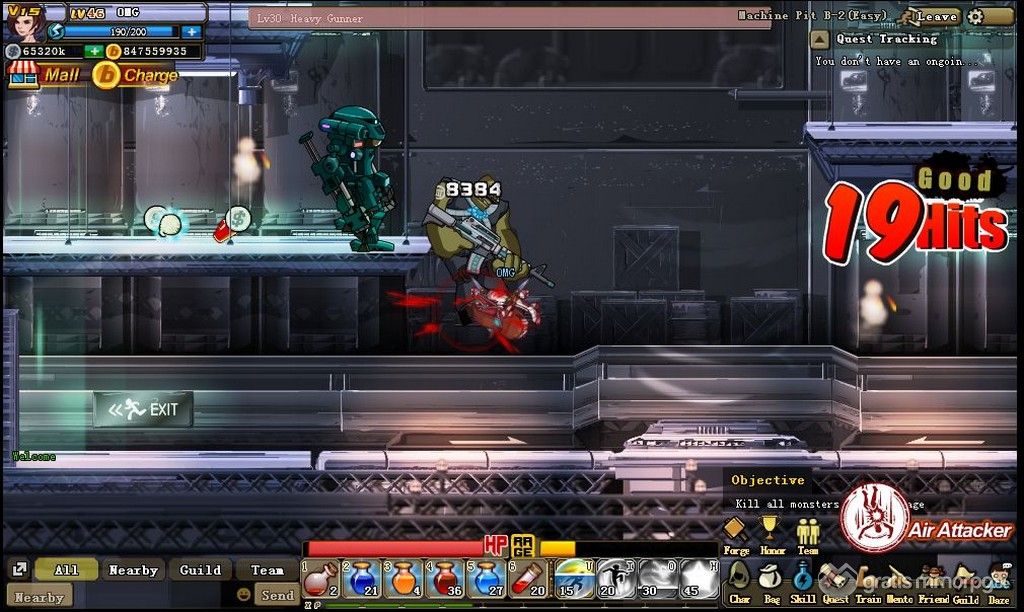Click the blue plus beside the energy bar
Viewport: 1024px width, 612px height.
[x=191, y=32]
